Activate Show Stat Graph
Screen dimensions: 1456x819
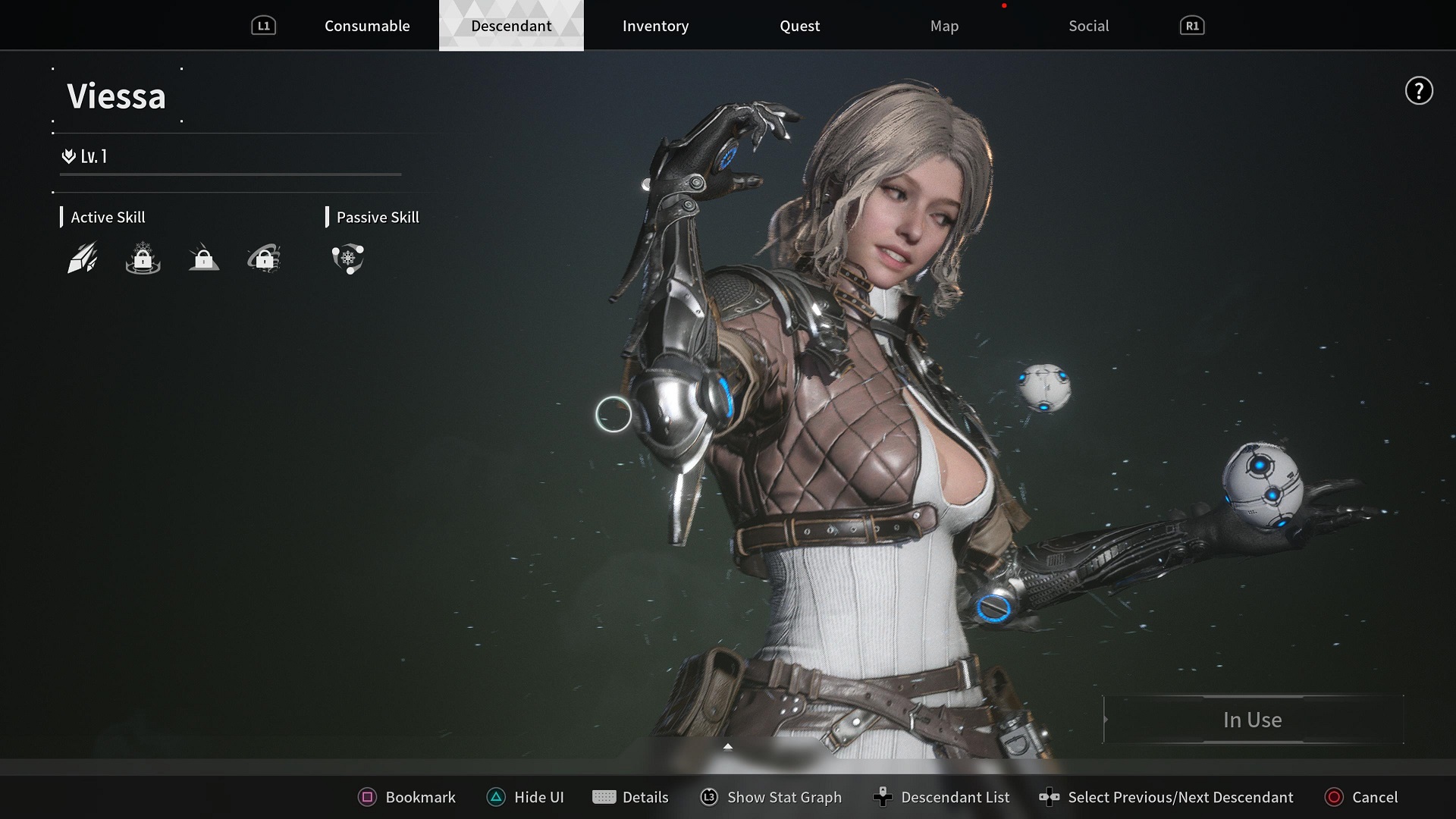click(771, 797)
